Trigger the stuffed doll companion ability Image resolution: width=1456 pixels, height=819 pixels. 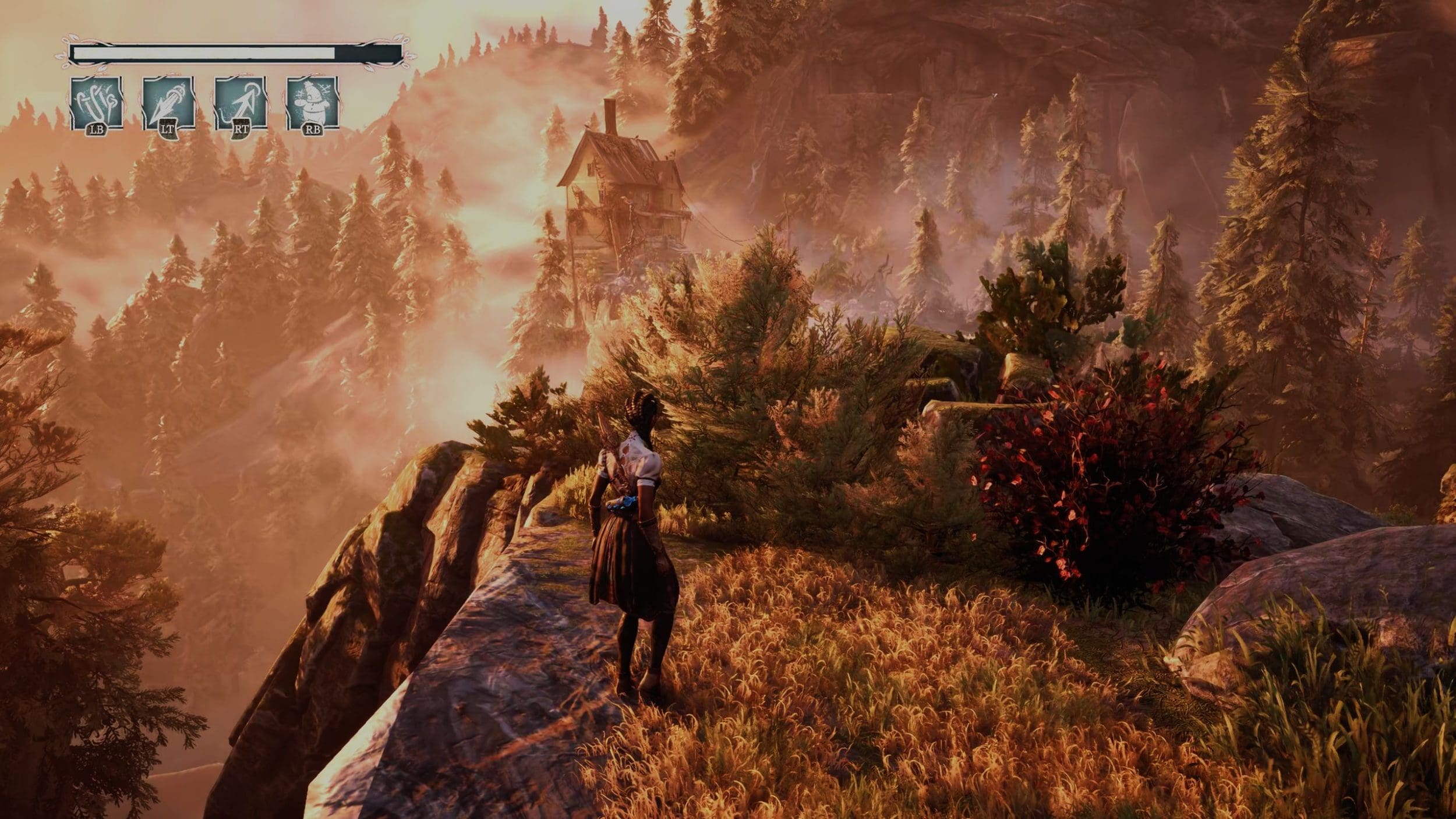(312, 103)
